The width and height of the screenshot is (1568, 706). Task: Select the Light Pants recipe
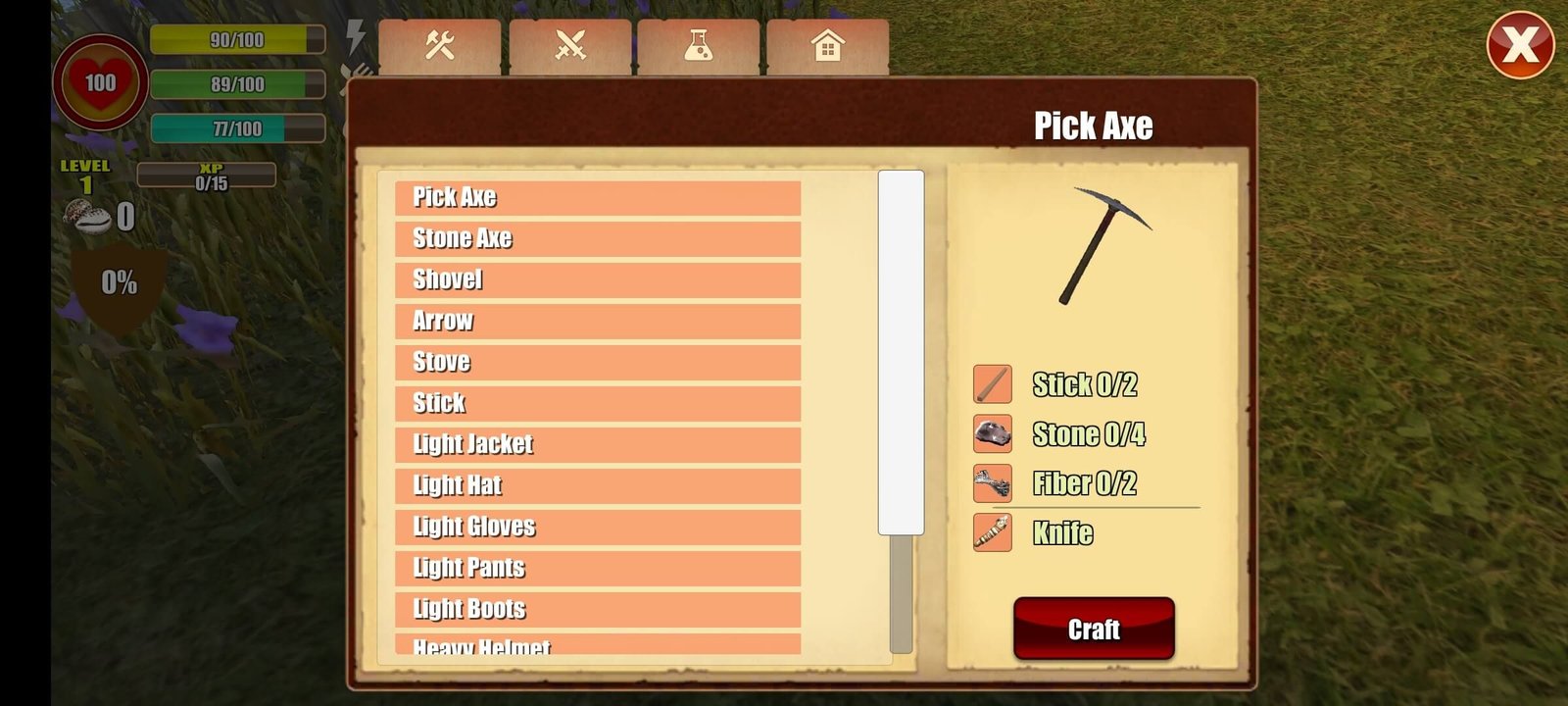pos(597,568)
